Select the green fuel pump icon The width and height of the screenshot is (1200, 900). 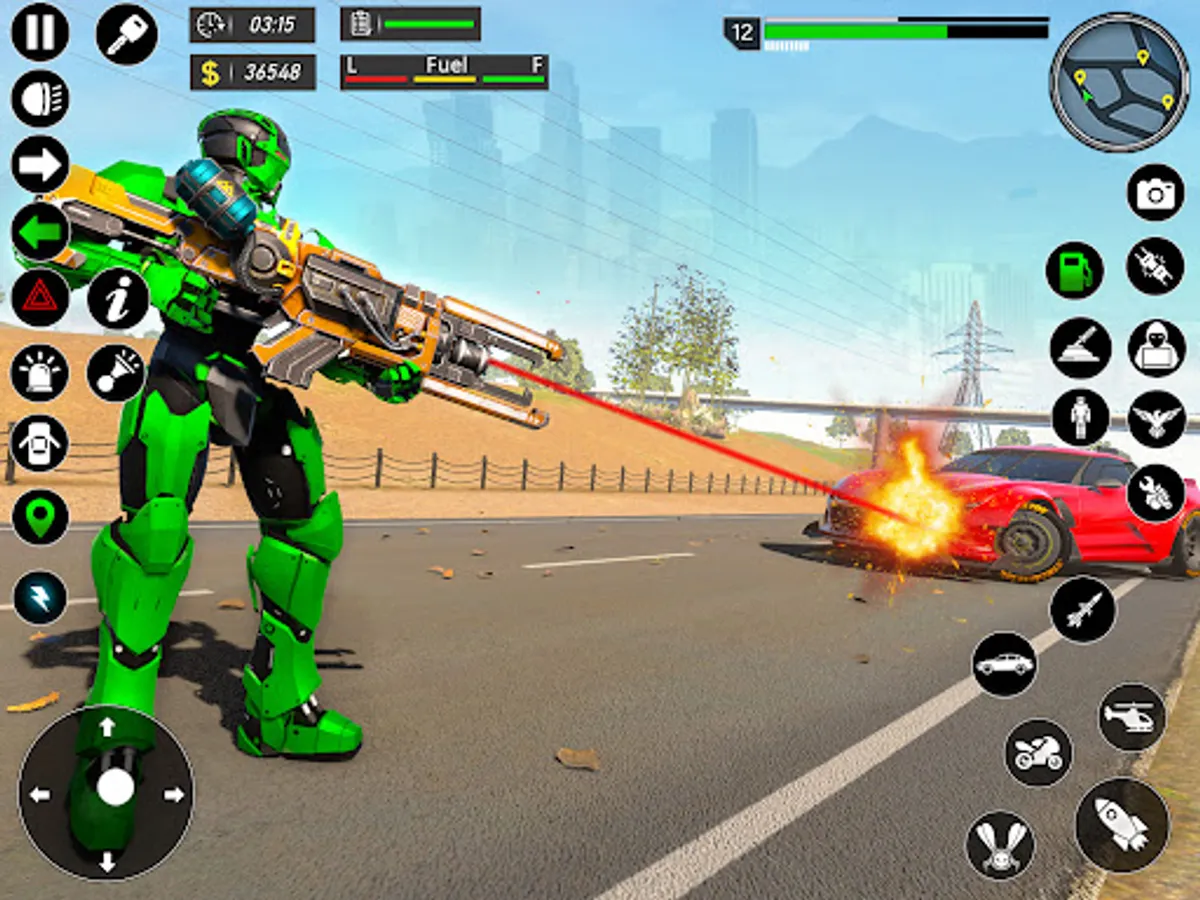pyautogui.click(x=1075, y=271)
